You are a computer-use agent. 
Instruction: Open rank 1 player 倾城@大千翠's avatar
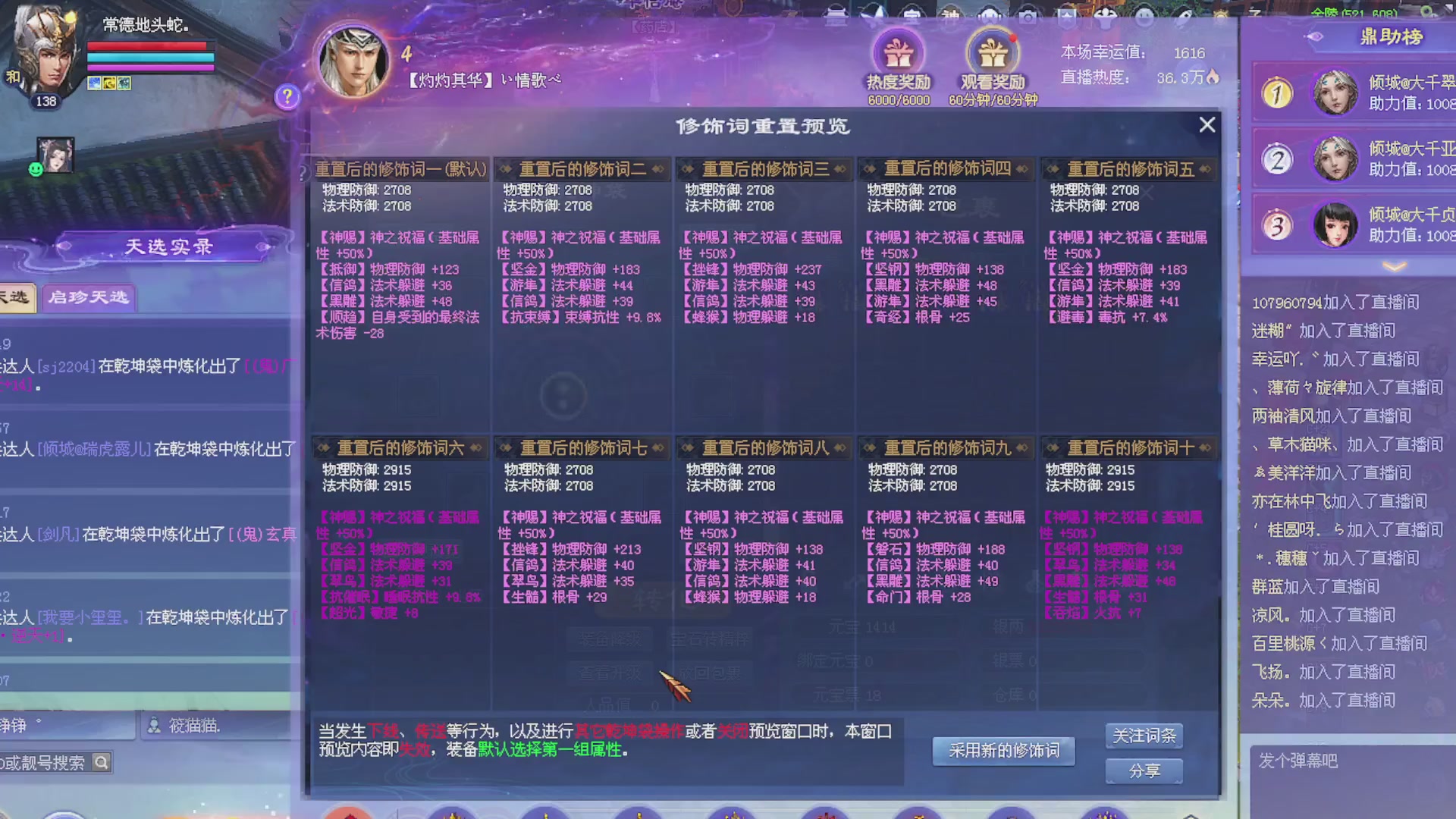click(x=1335, y=91)
